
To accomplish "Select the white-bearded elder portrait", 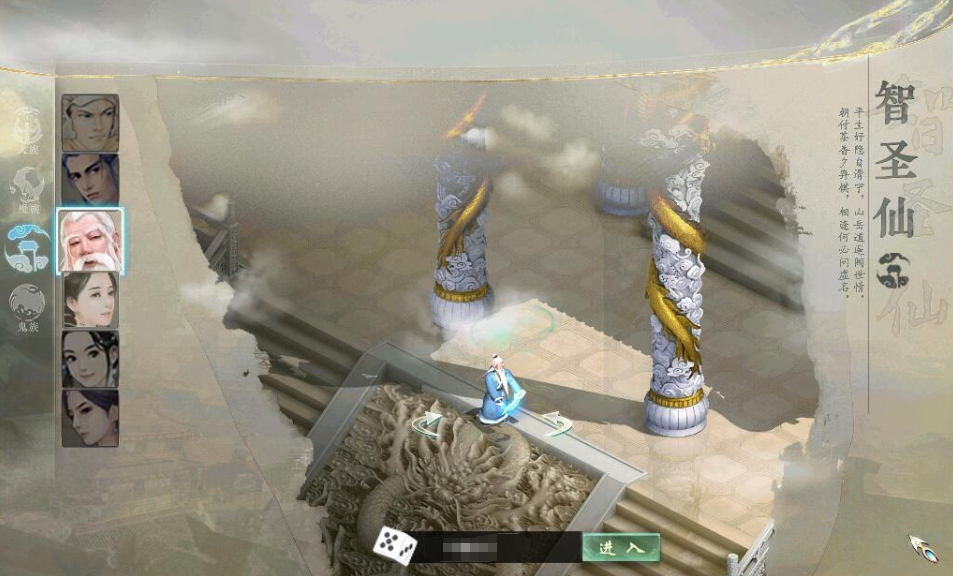I will (x=90, y=240).
